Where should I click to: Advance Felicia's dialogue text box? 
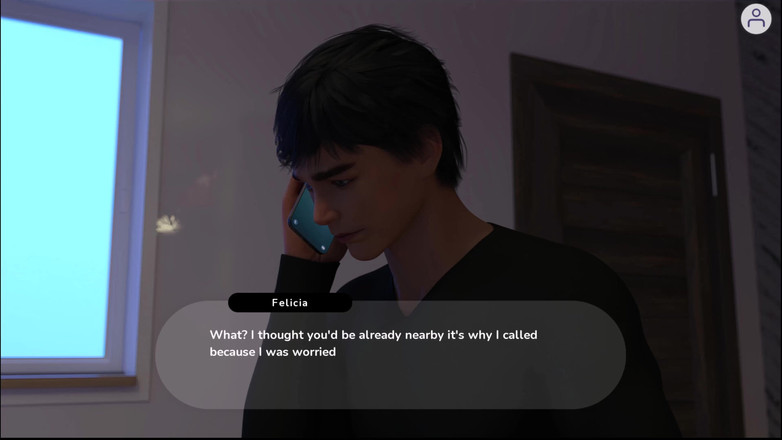(x=390, y=355)
